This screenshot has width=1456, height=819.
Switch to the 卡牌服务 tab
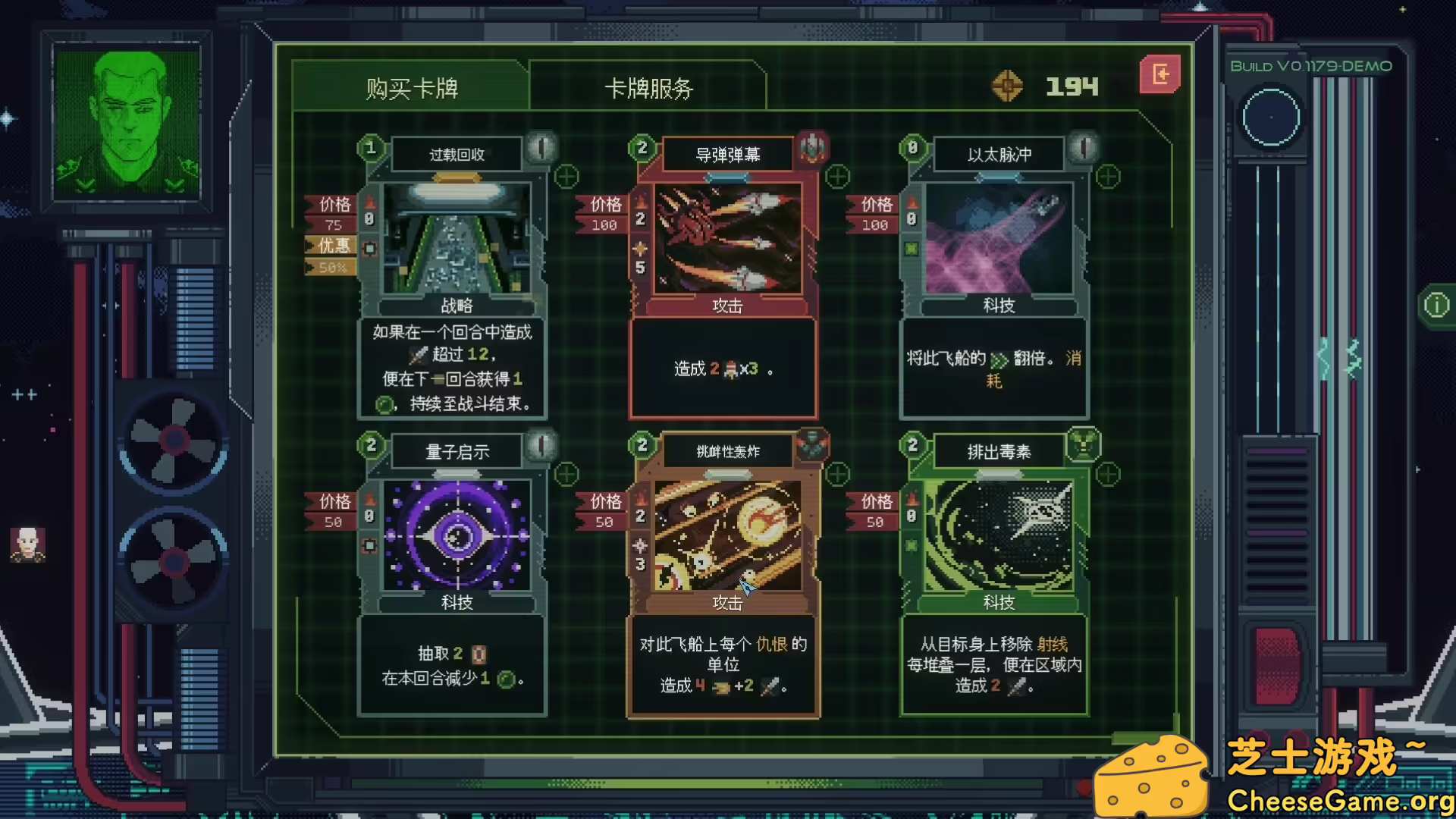tap(648, 88)
